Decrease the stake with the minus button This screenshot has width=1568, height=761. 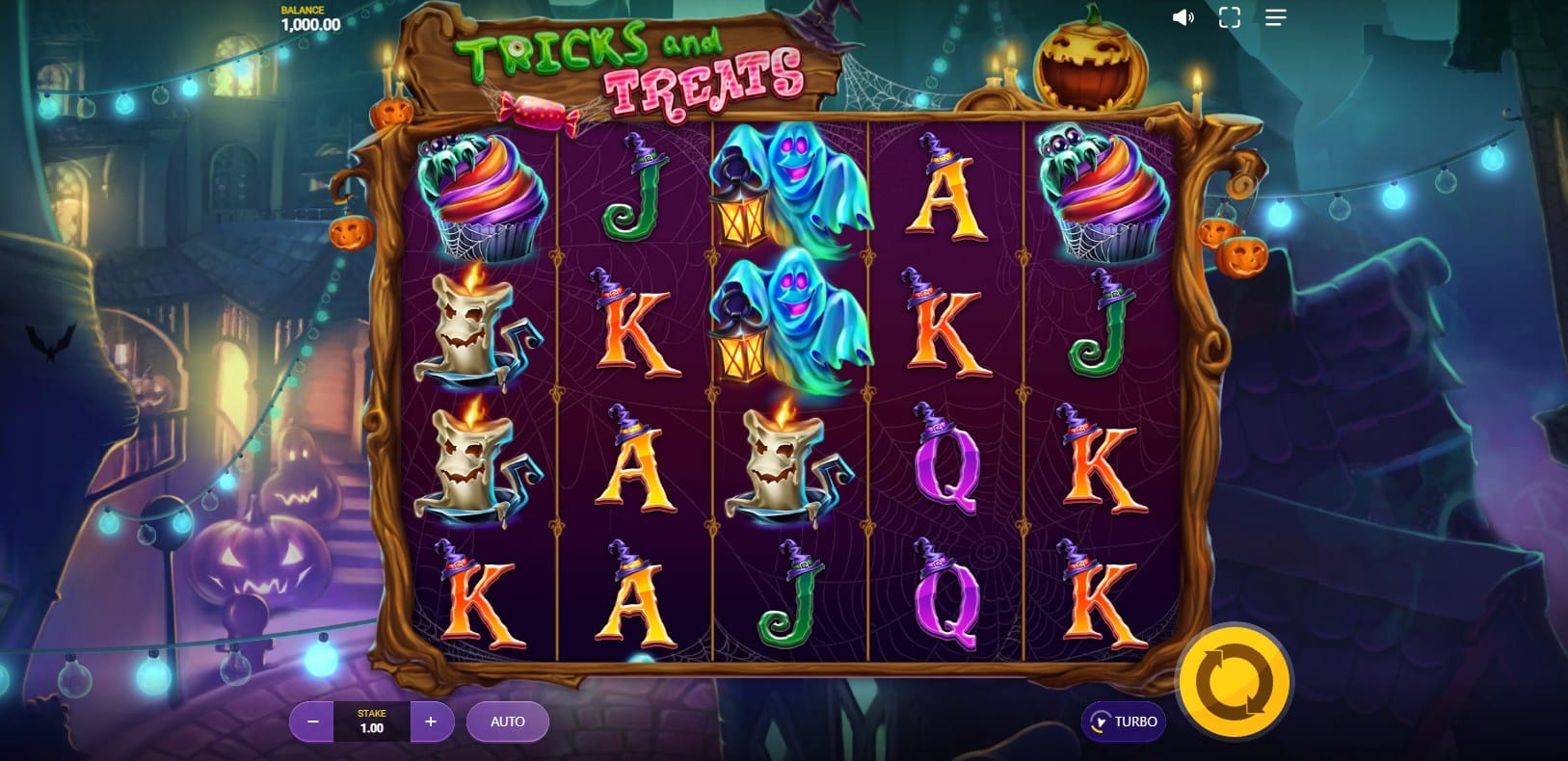click(x=312, y=722)
